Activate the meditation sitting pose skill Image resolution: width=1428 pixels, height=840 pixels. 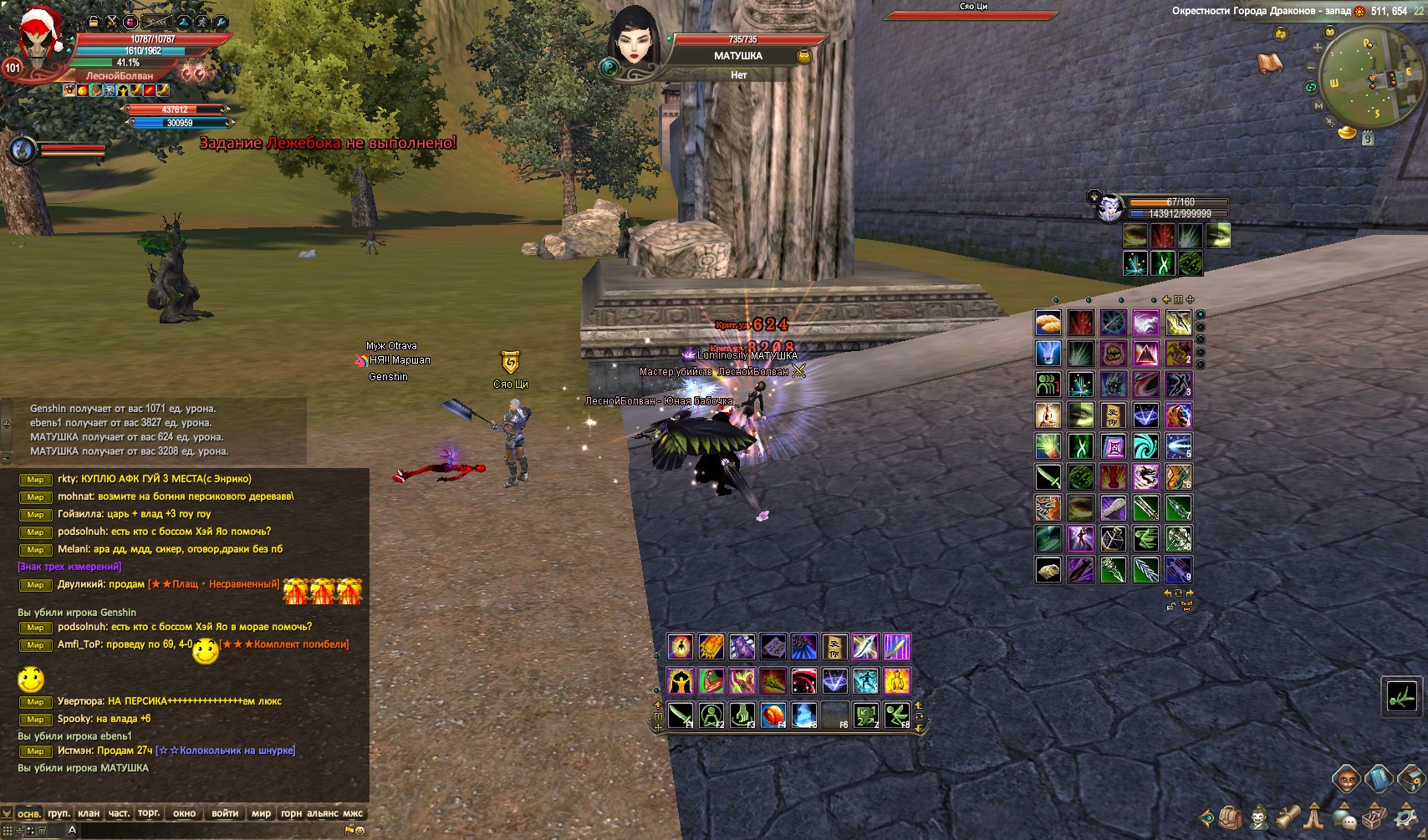pyautogui.click(x=711, y=715)
